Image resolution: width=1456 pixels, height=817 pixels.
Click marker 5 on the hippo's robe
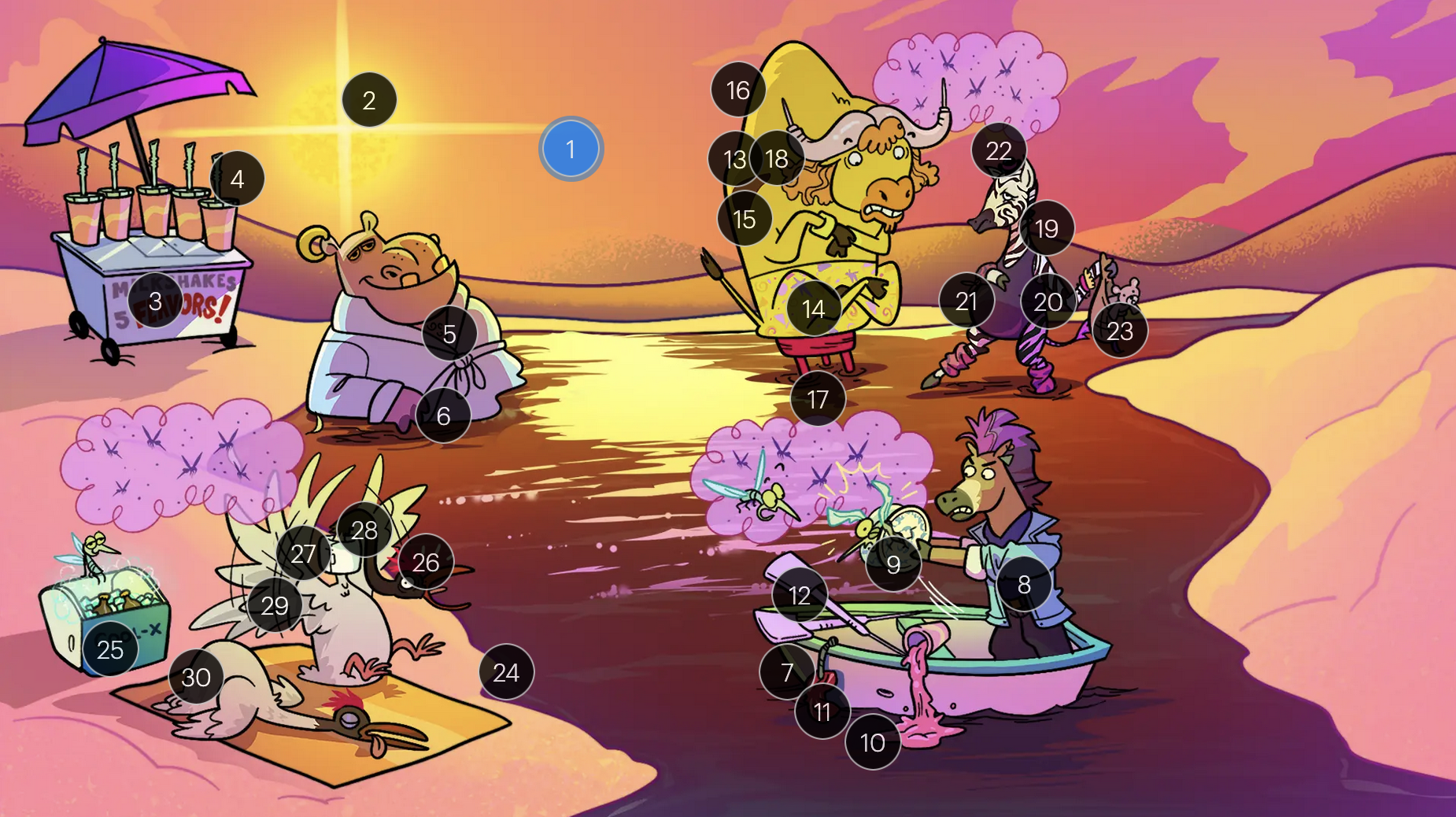tap(449, 334)
